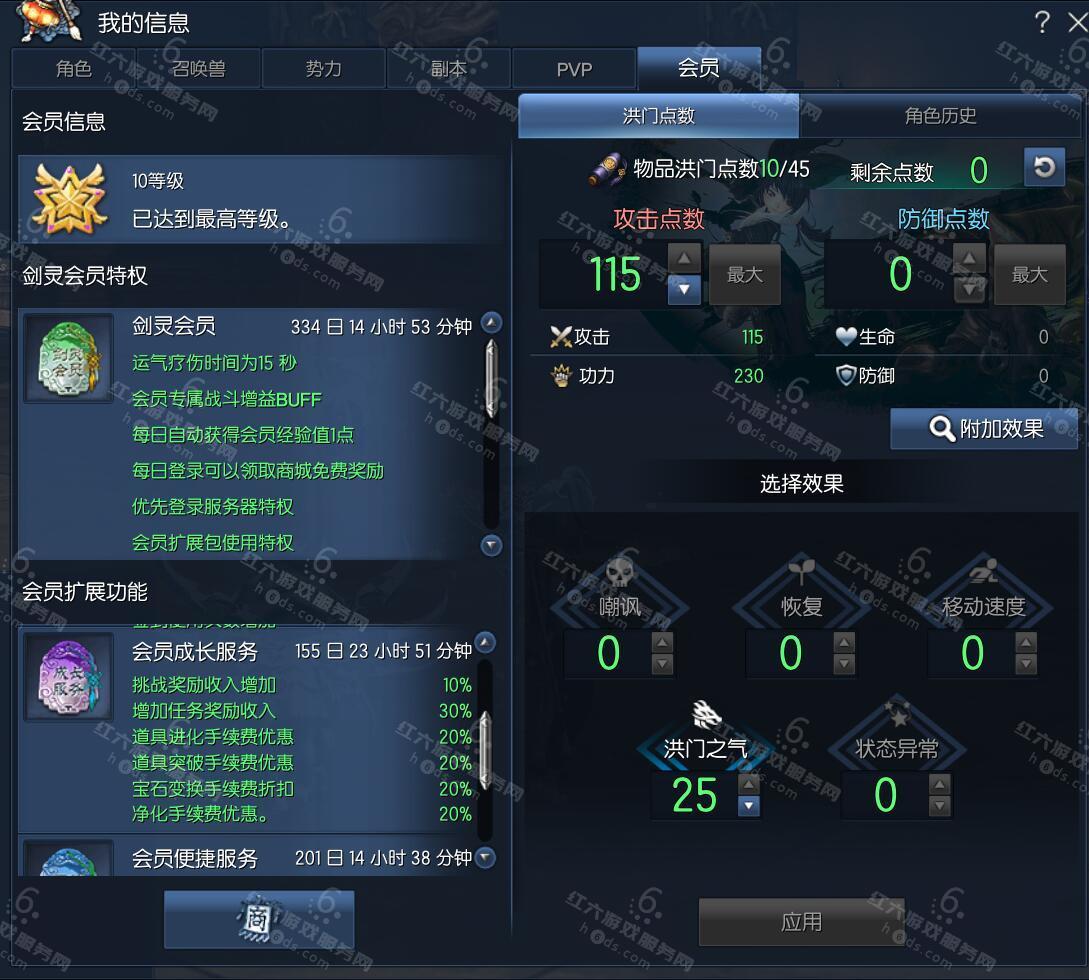Open the 附加效果 details
Screen dimensions: 1089x980
pos(985,429)
